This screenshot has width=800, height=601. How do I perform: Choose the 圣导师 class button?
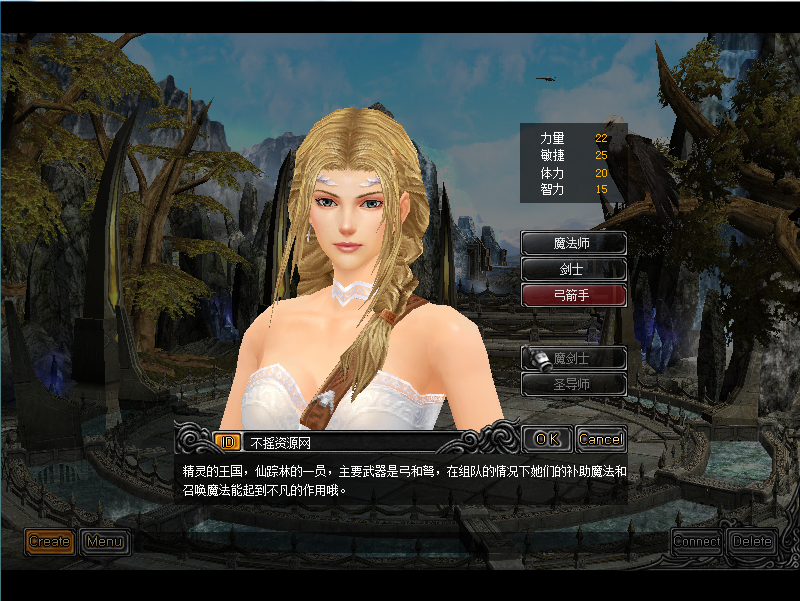point(574,384)
